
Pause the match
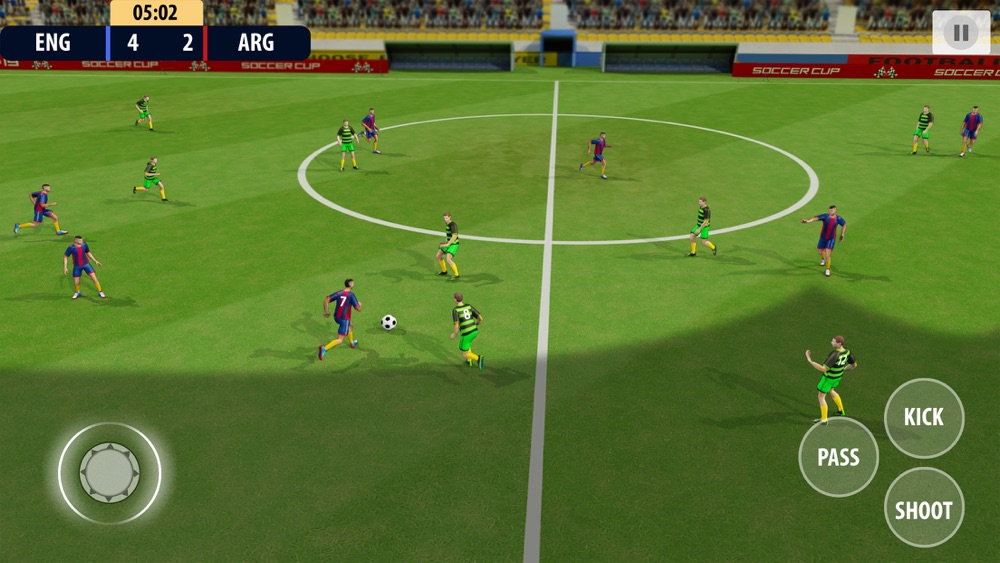pyautogui.click(x=961, y=33)
